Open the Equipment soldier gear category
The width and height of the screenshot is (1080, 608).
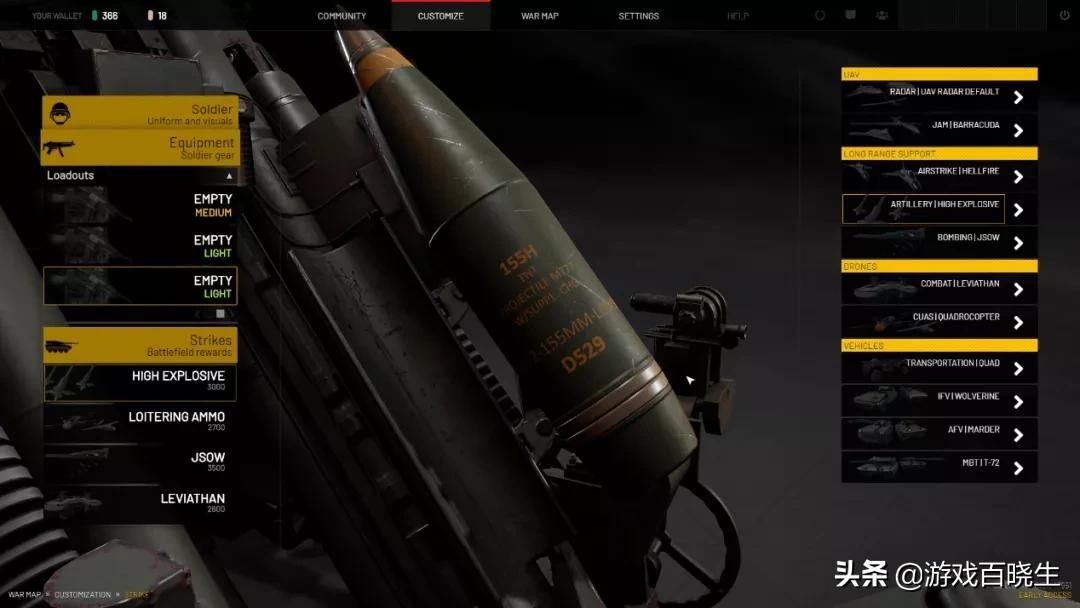pos(140,148)
